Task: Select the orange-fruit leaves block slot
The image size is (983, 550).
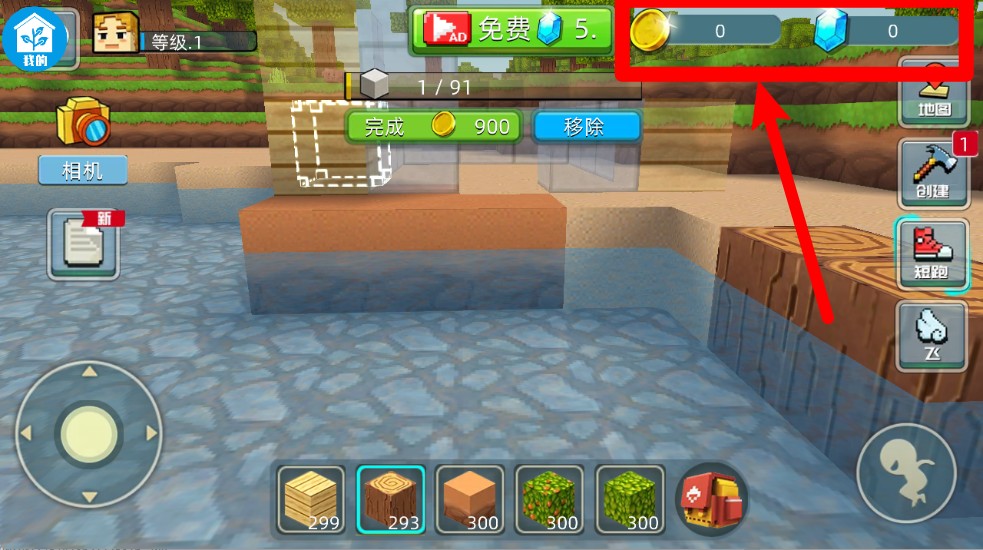Action: (550, 498)
